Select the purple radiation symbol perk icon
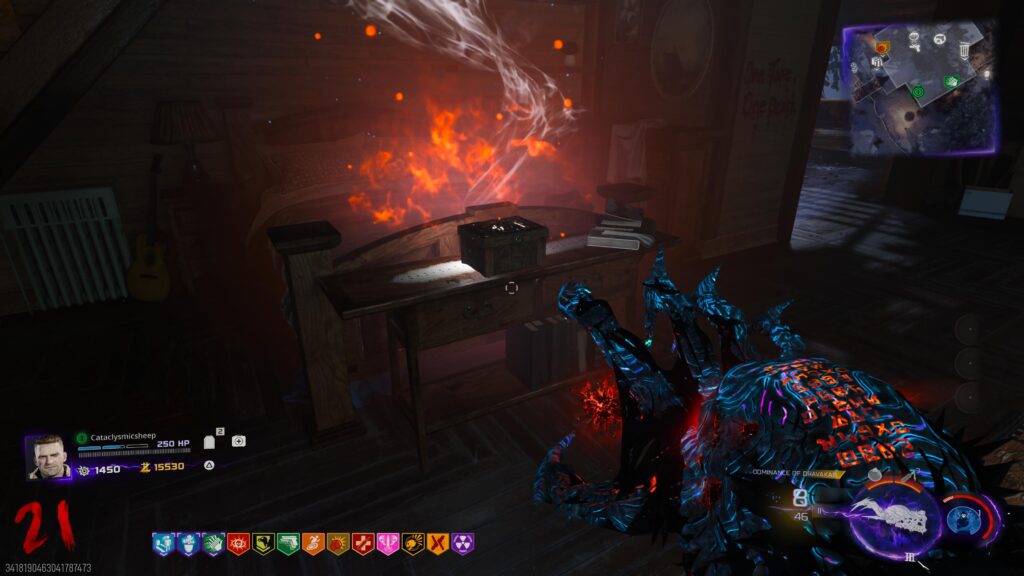 pyautogui.click(x=463, y=544)
